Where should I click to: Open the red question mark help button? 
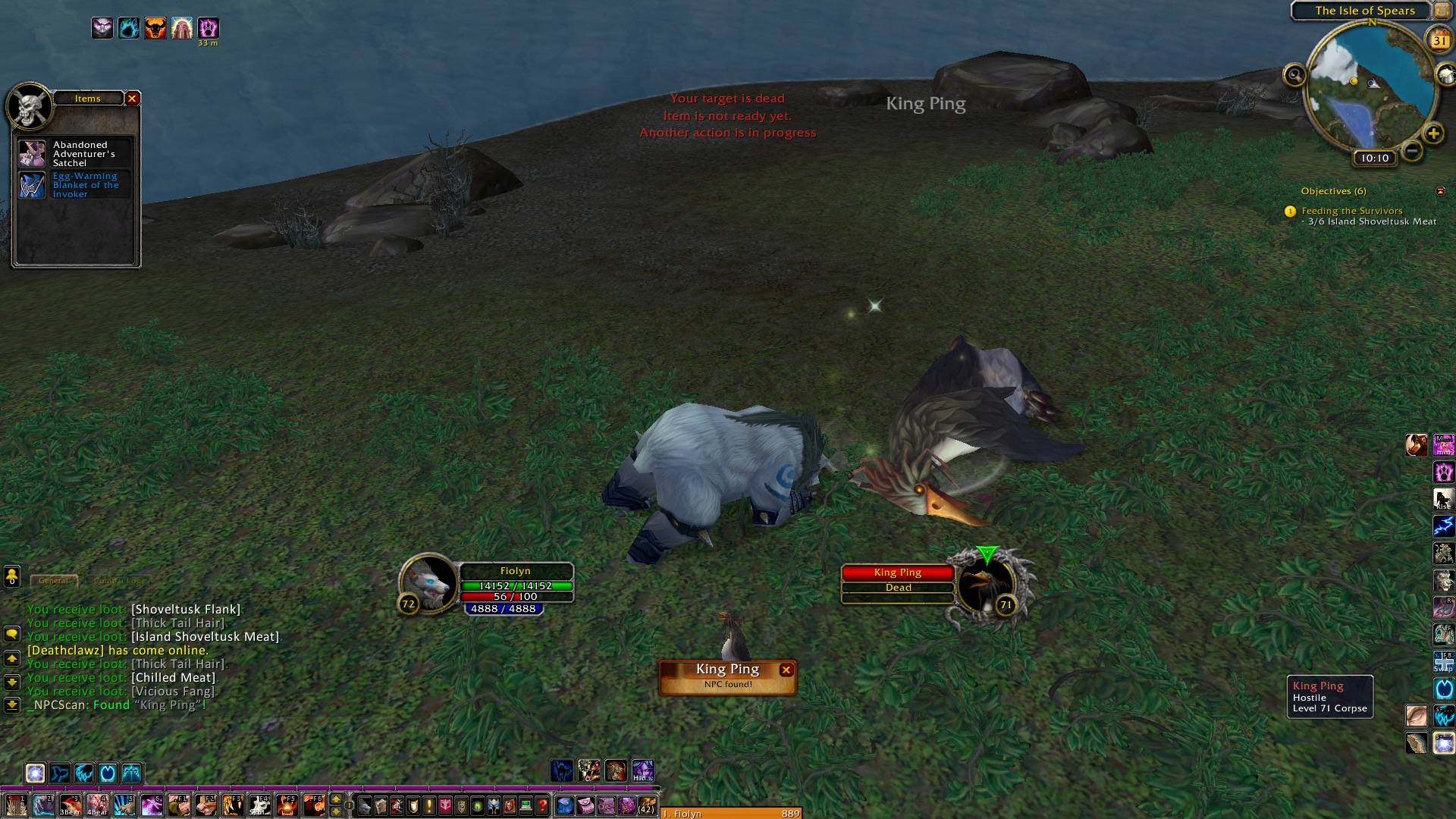[x=542, y=805]
